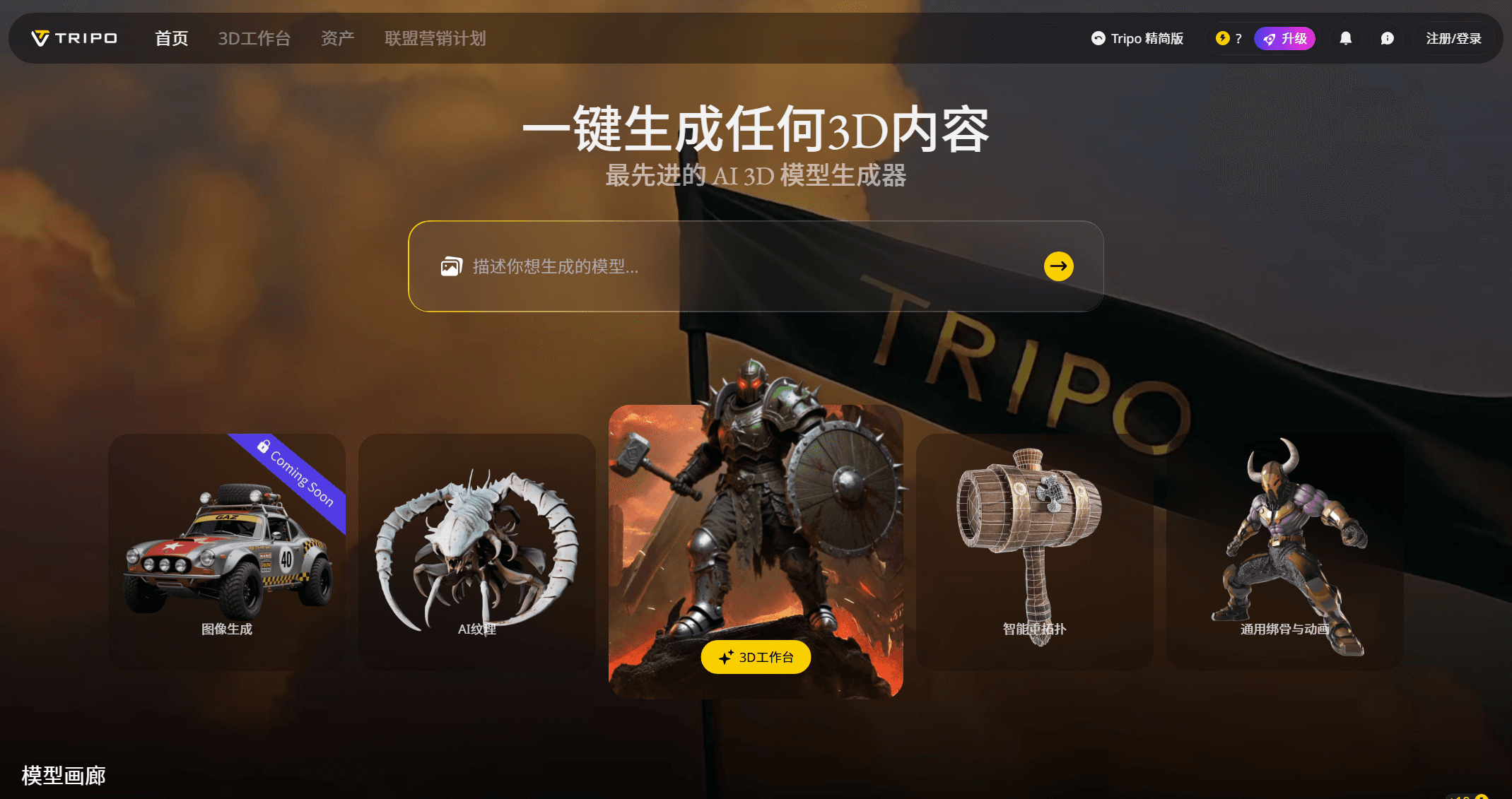Click the yellow lightning credits icon

pos(1221,37)
